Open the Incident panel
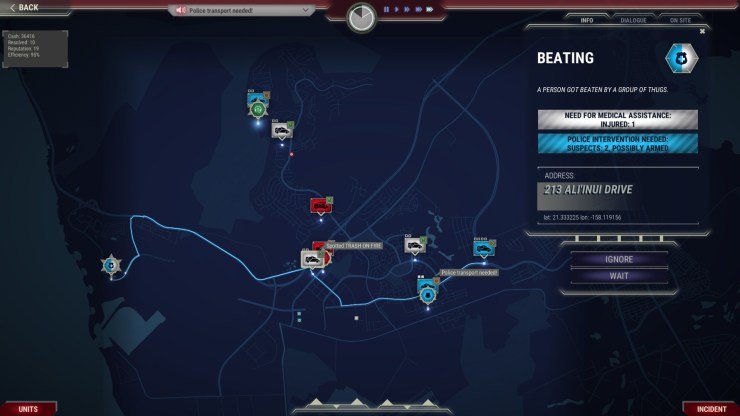Screen dimensions: 740x416 click(711, 409)
